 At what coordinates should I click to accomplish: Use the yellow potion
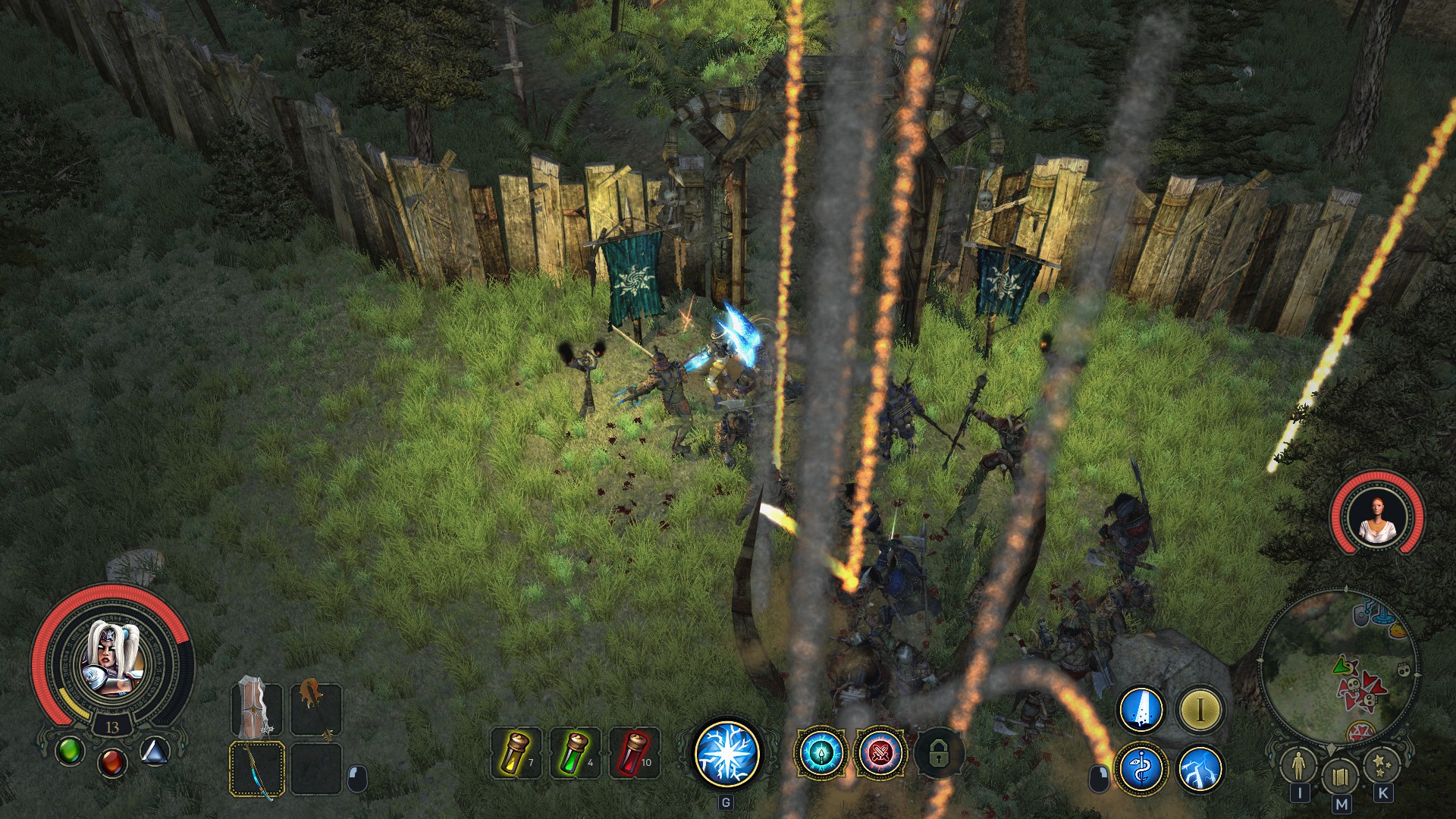coord(517,753)
